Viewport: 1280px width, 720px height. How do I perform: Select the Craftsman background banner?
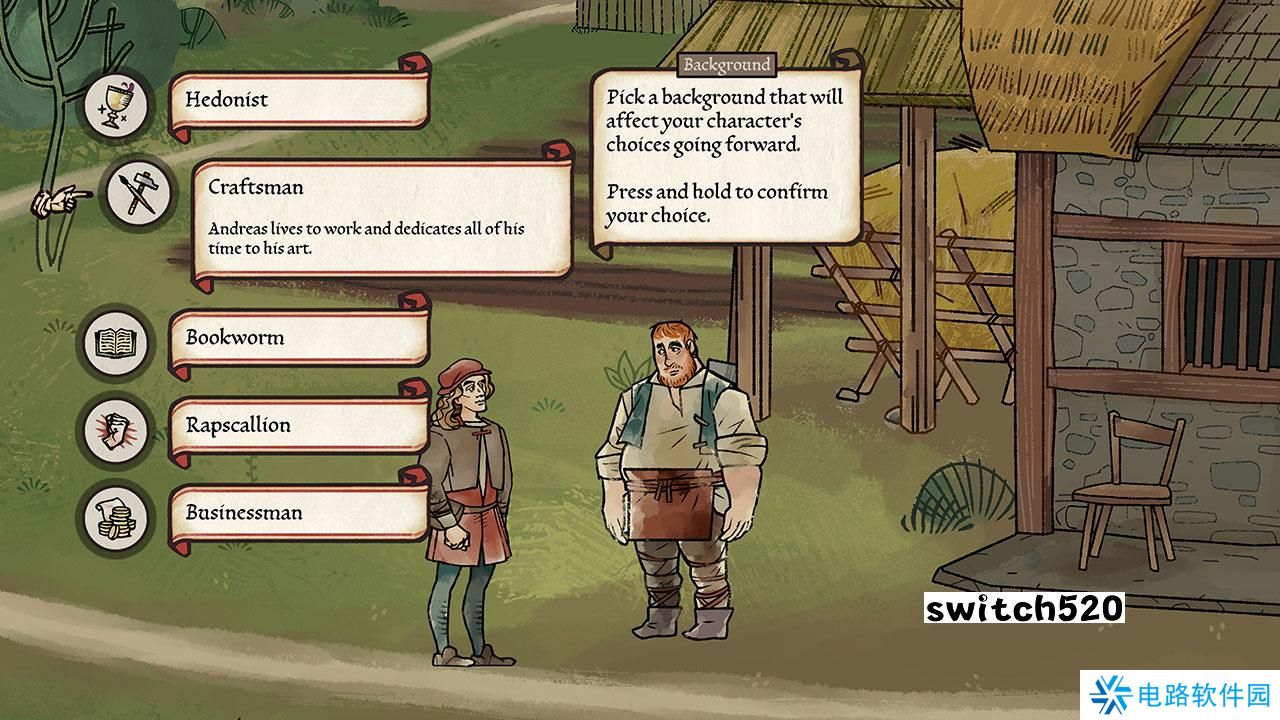coord(380,217)
